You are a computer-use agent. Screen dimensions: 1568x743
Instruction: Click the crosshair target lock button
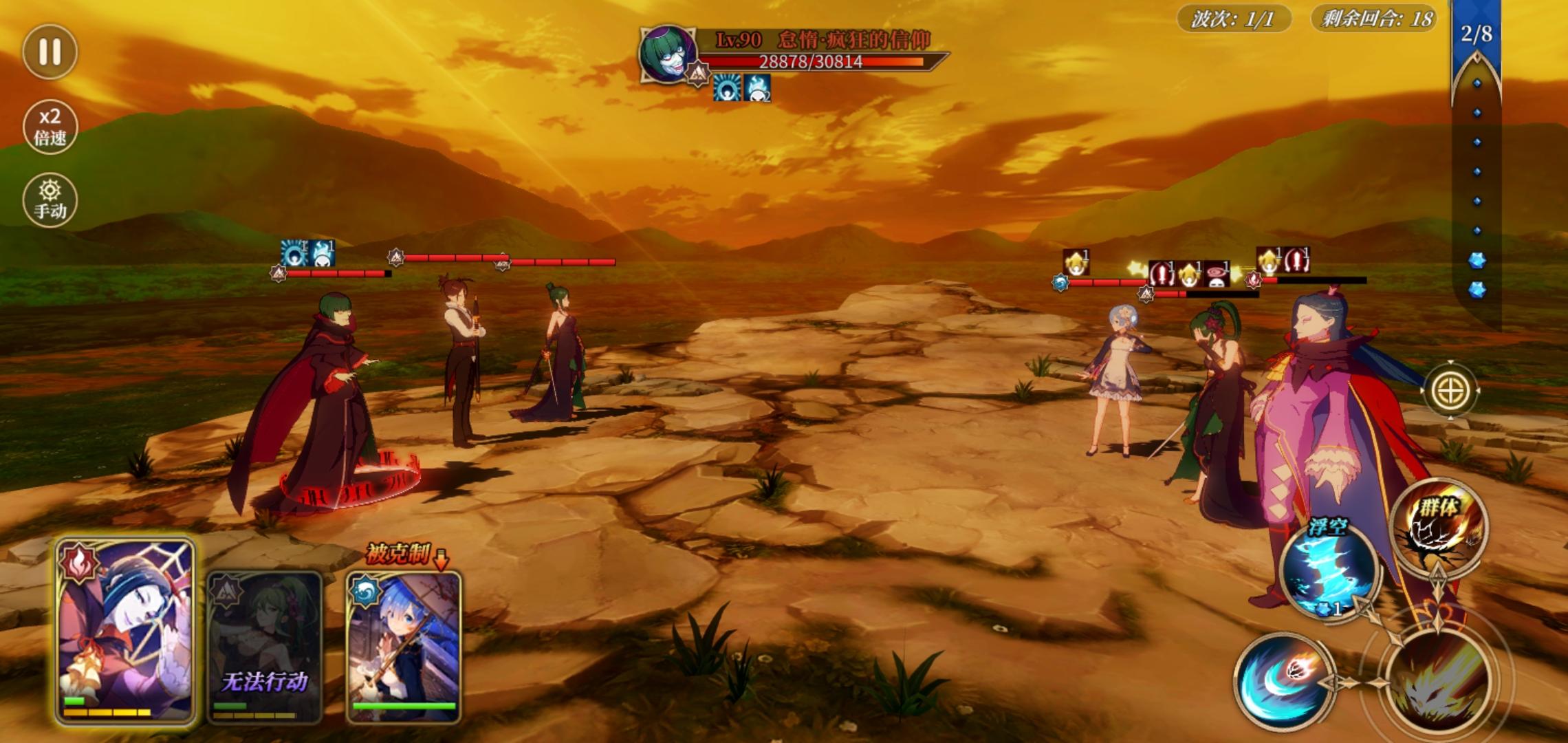[x=1450, y=391]
